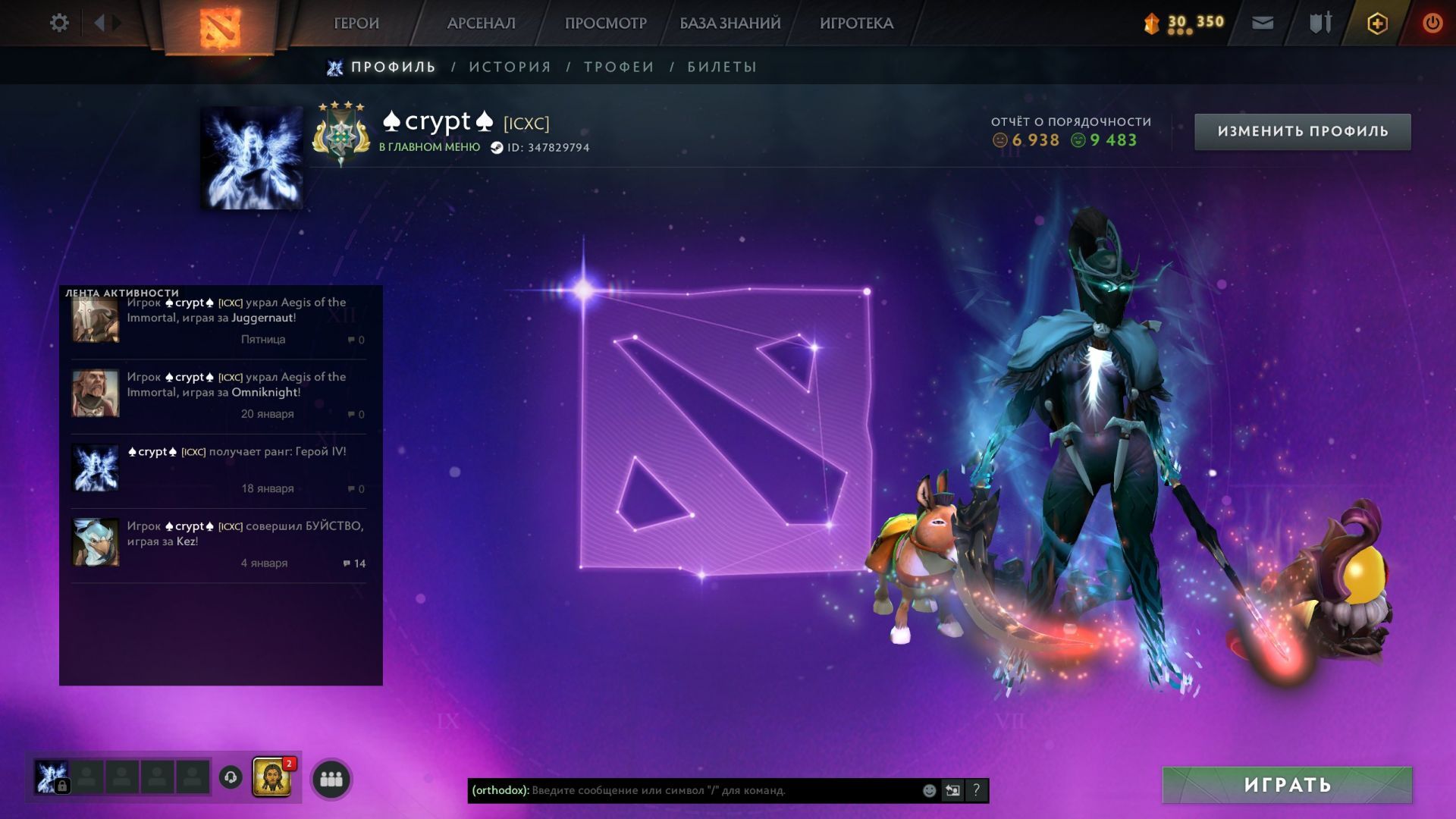The image size is (1456, 819).
Task: Select БАЗА ЗНАНИЙ in the top bar
Action: (x=730, y=24)
